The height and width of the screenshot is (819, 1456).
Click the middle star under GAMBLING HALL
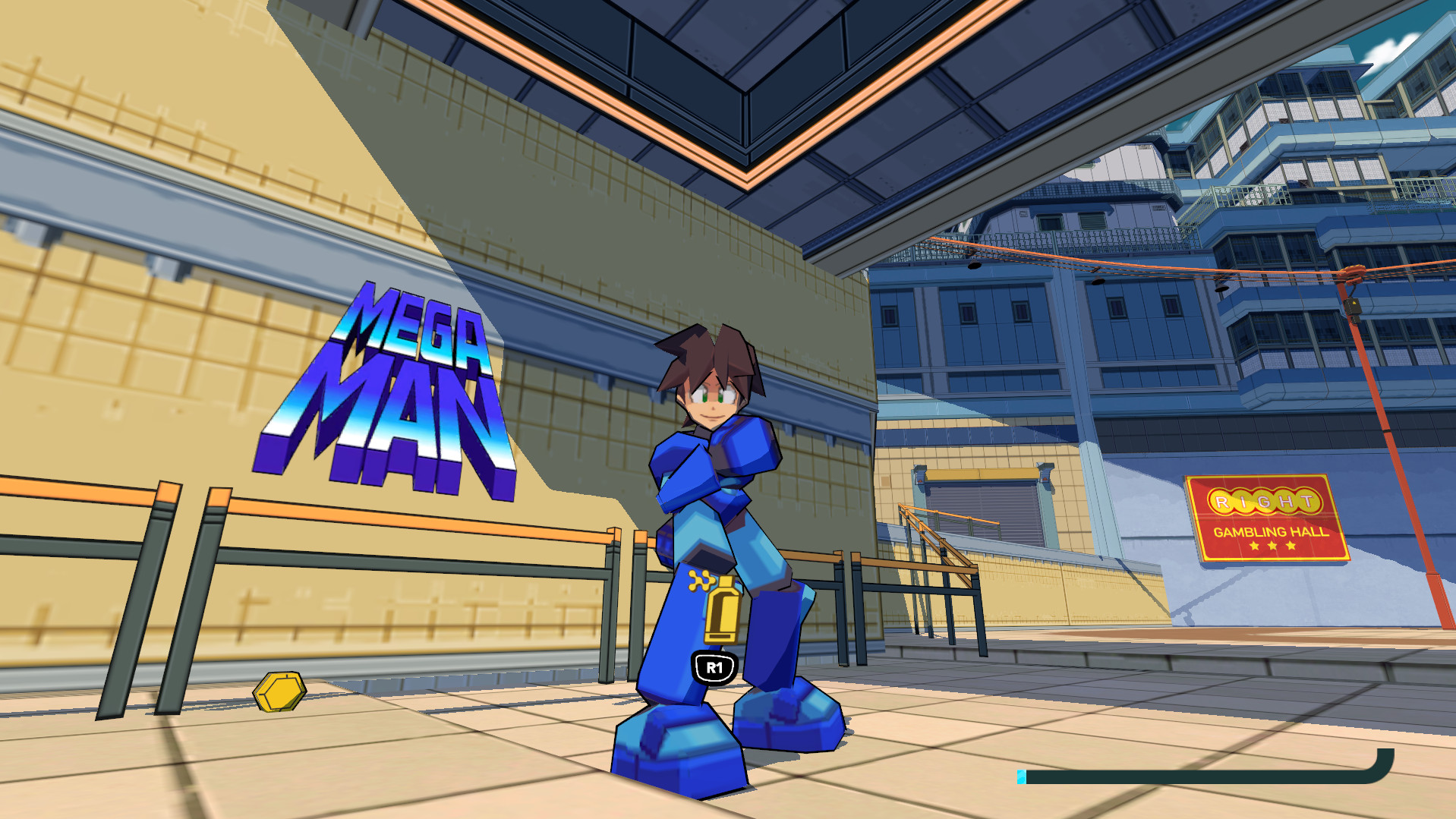coord(1272,546)
